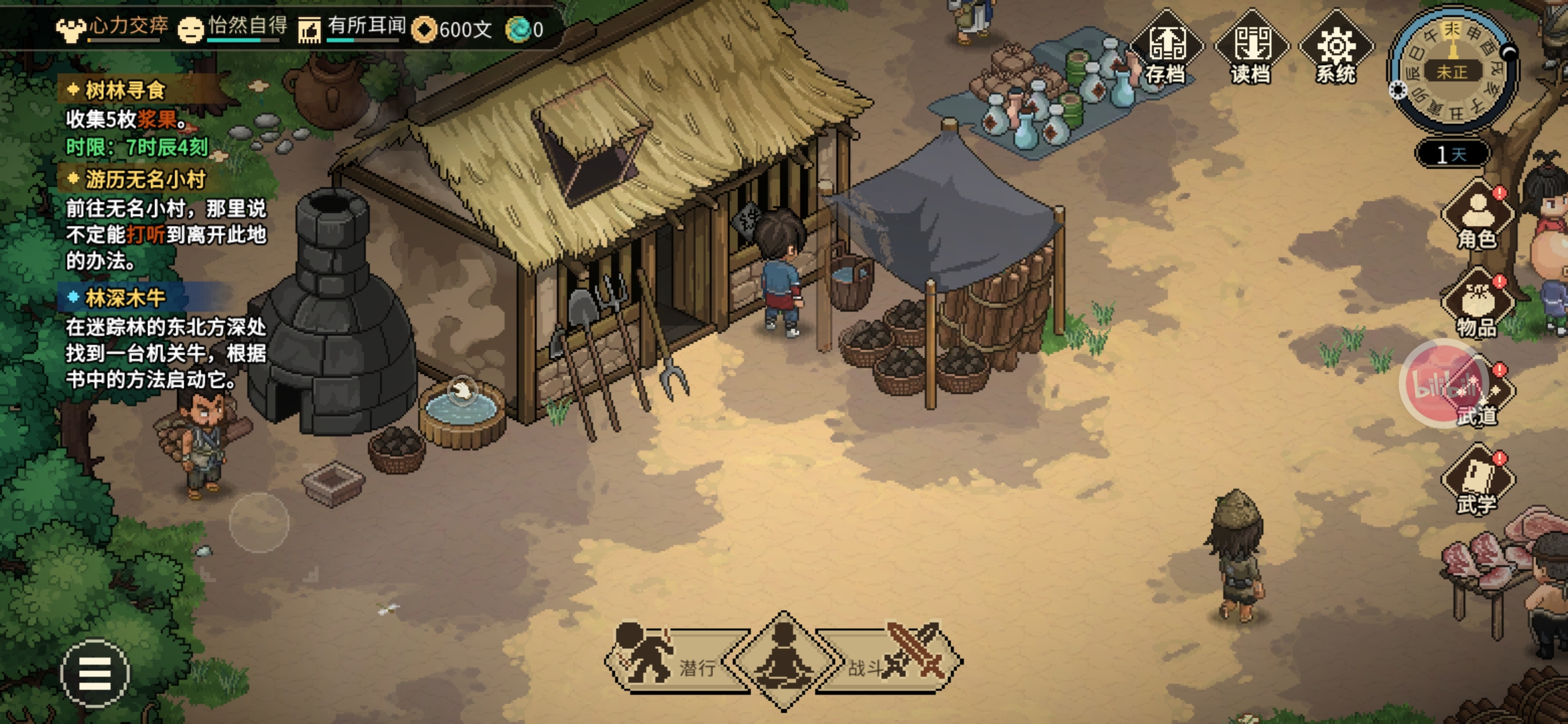Activate 潜行 stealth mode
The image size is (1568, 724).
[670, 661]
